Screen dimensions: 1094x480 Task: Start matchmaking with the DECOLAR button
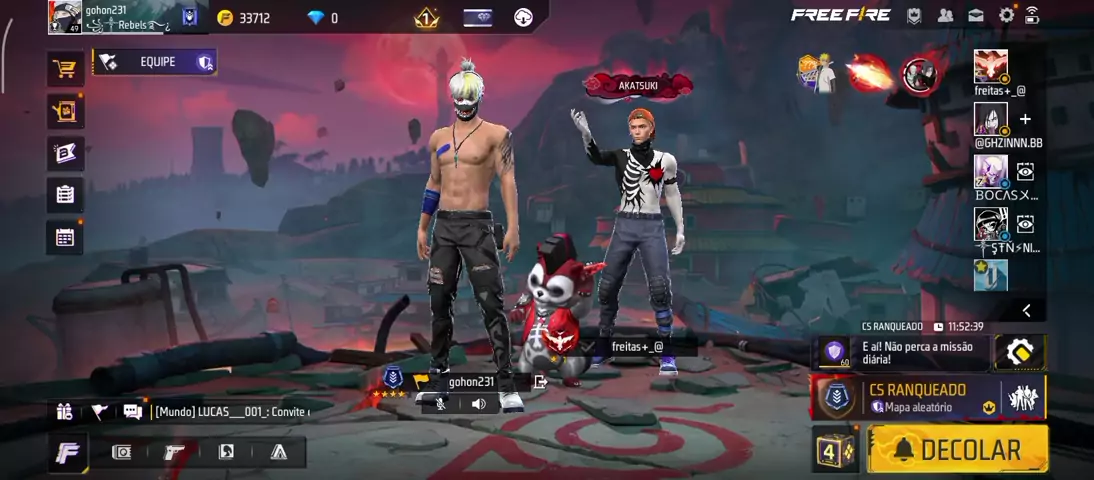(957, 450)
